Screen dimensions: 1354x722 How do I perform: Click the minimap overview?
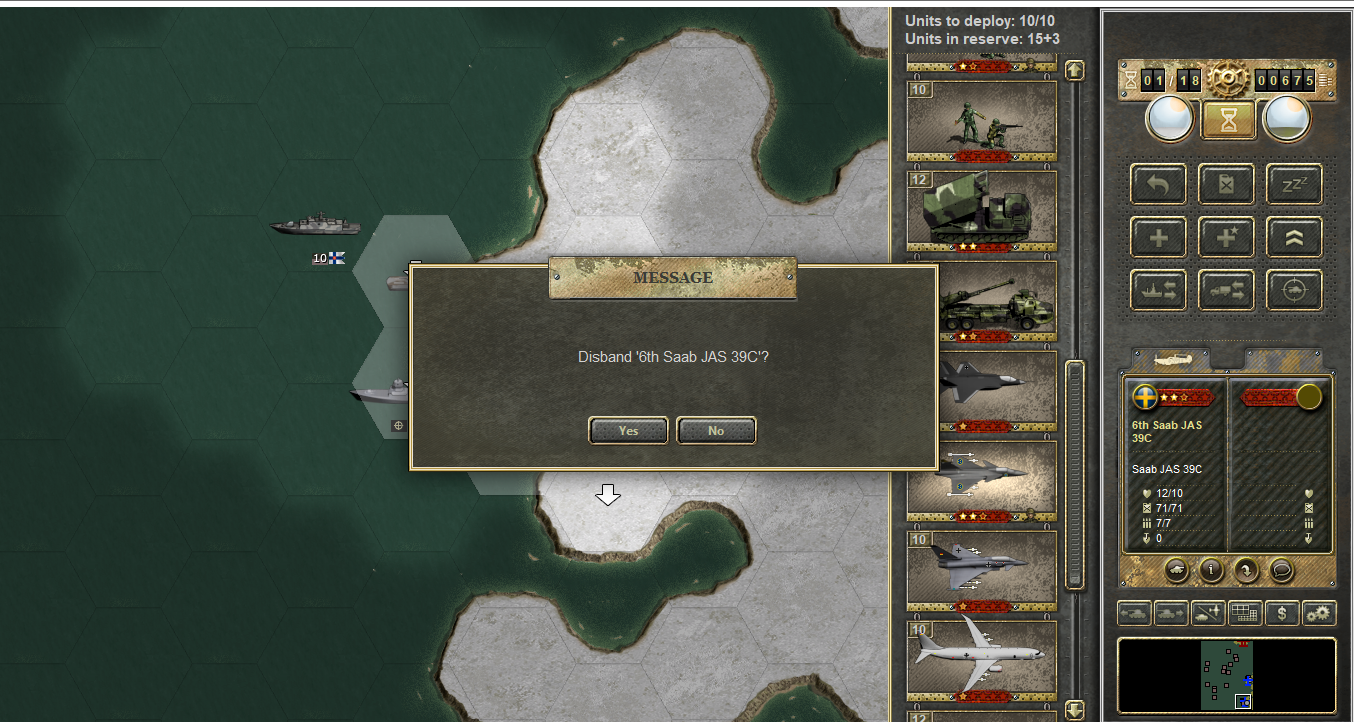point(1226,675)
